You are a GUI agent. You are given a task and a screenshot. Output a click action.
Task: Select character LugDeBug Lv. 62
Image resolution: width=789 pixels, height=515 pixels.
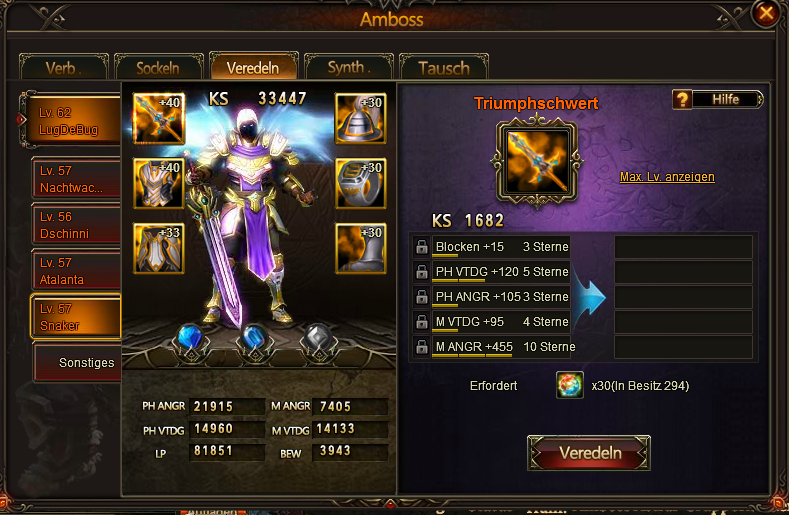coord(76,120)
